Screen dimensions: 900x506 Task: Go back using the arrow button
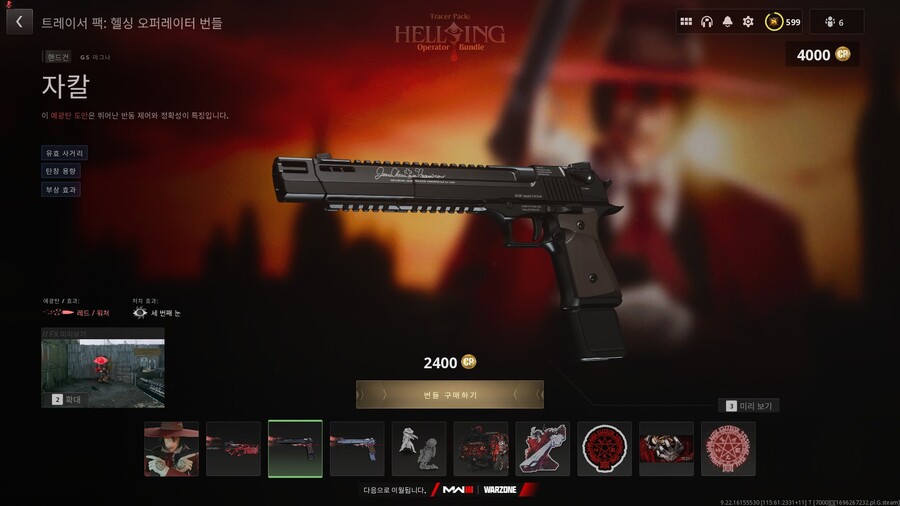(20, 22)
